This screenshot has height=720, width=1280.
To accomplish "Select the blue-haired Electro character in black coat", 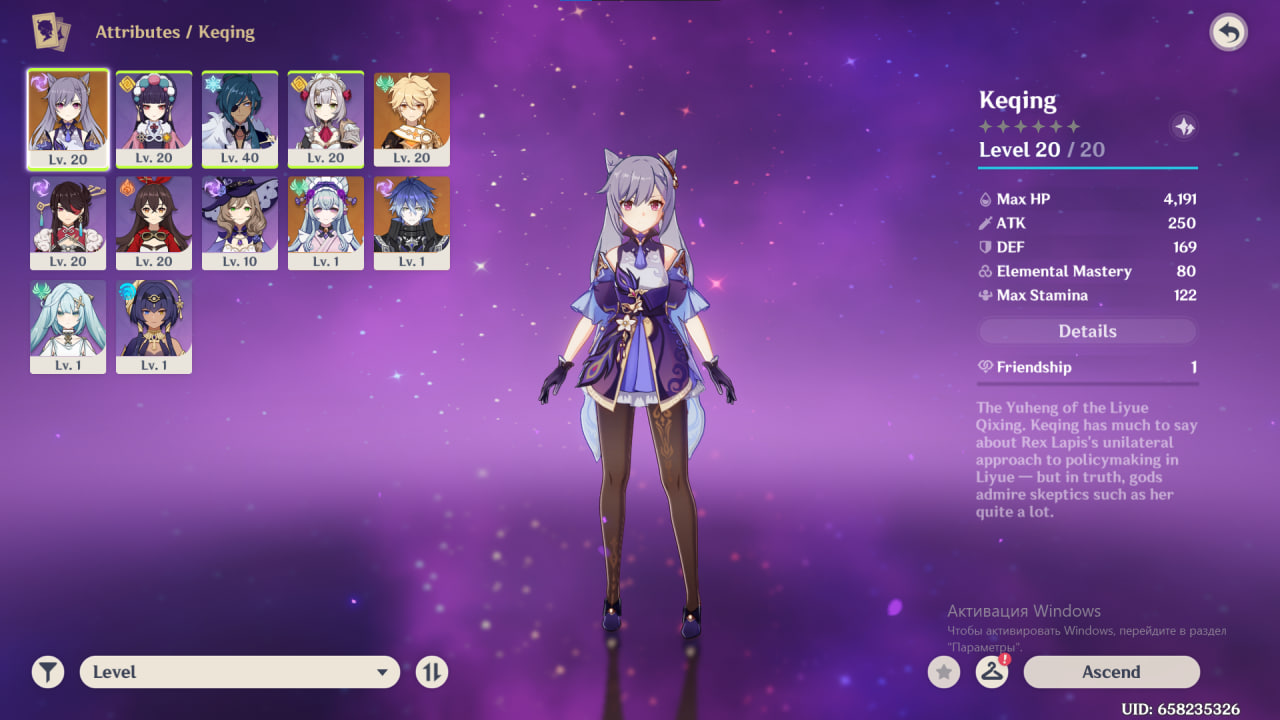I will pyautogui.click(x=412, y=222).
